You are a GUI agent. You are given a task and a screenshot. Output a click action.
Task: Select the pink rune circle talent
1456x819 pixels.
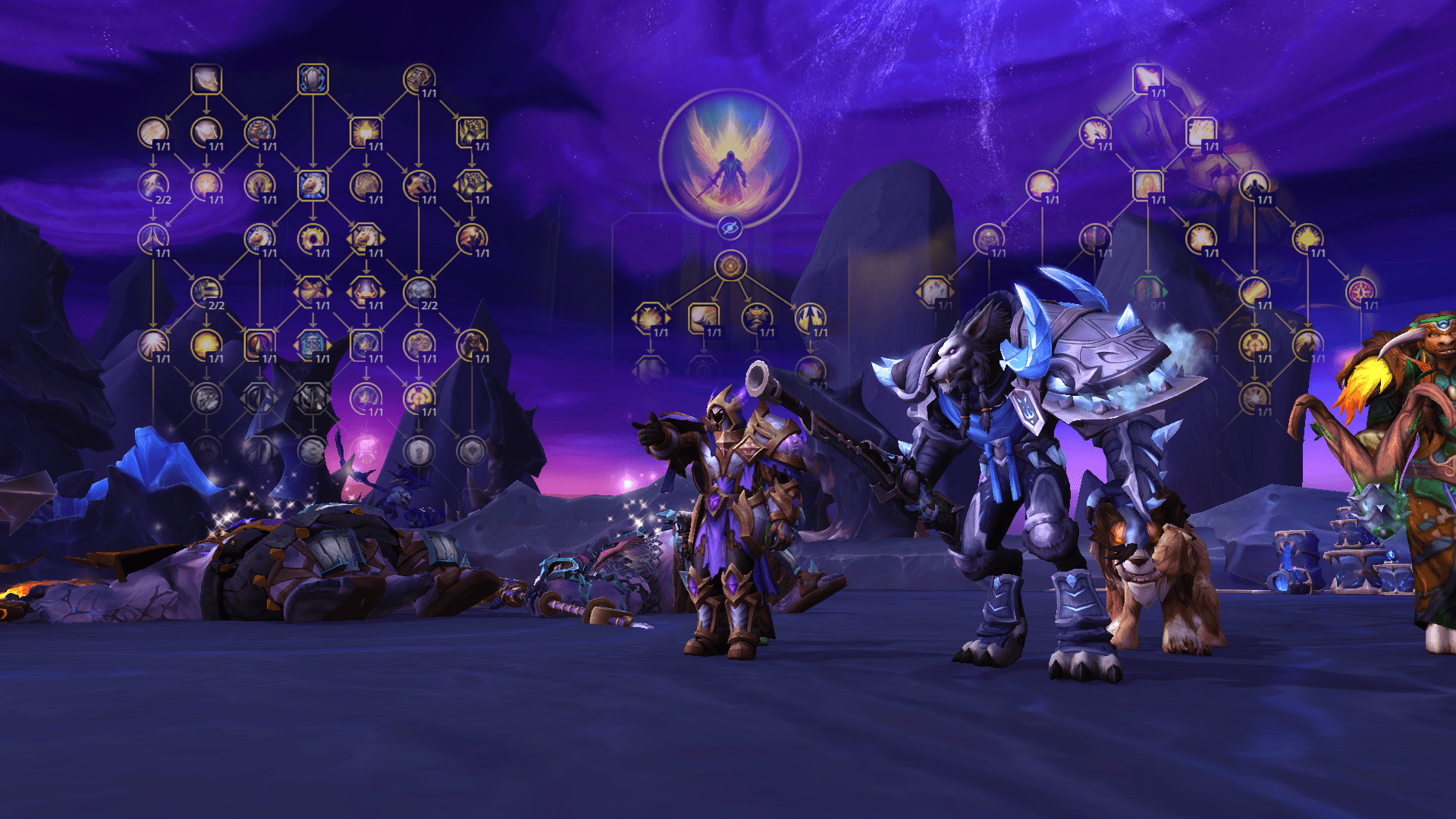pos(1360,291)
